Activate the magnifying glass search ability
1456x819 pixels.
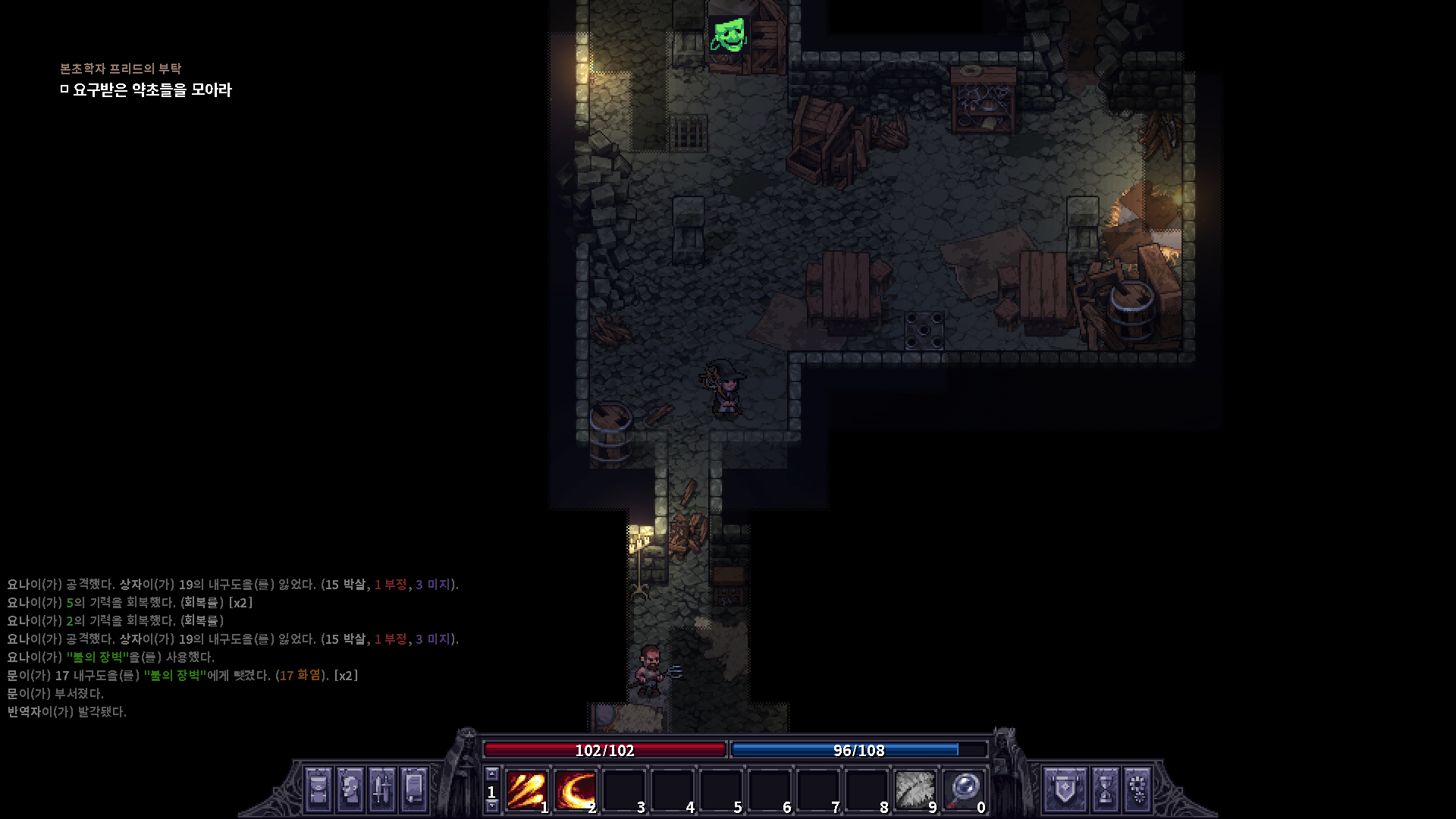click(x=963, y=791)
